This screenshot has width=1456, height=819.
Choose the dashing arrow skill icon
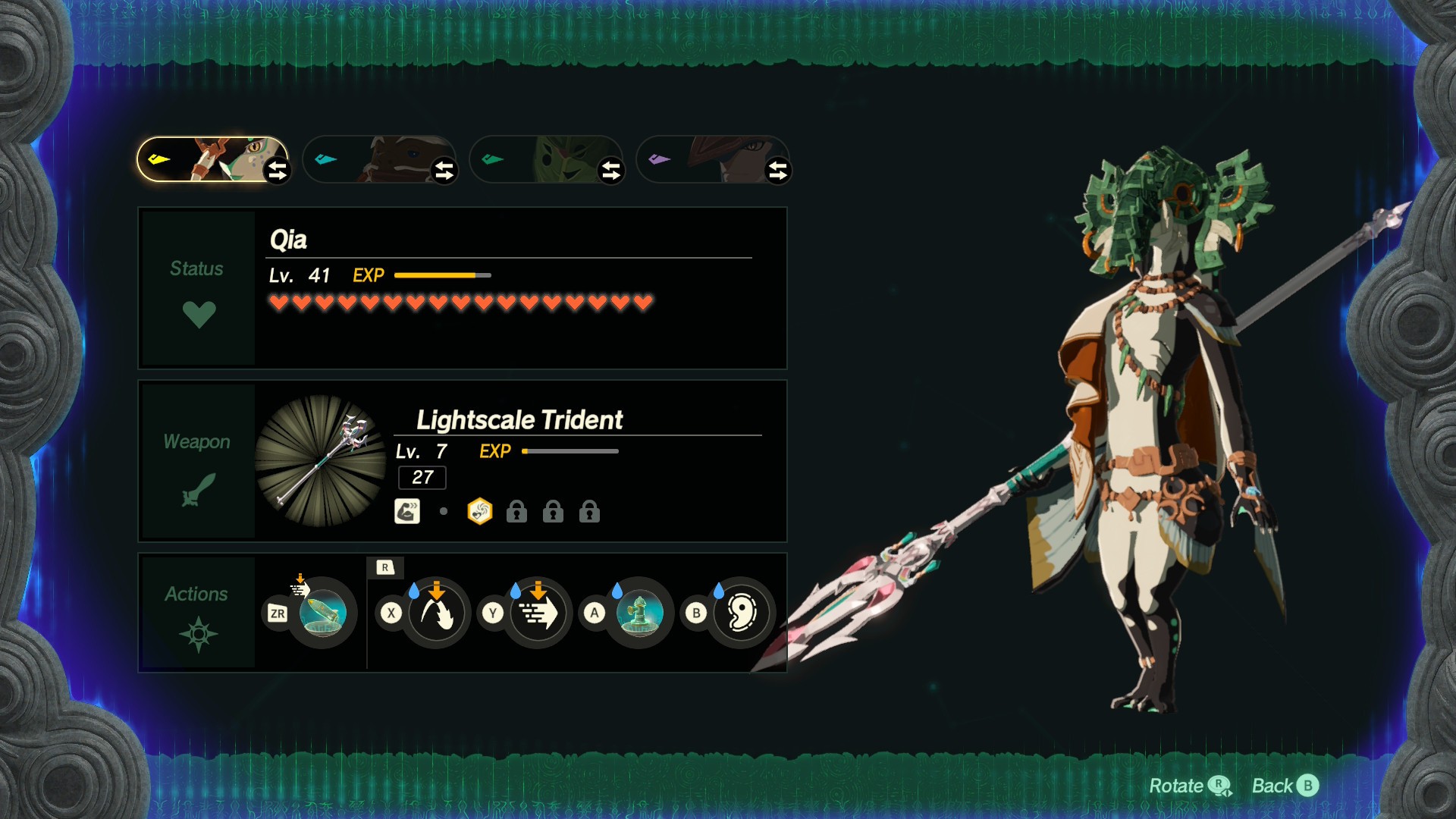click(538, 613)
